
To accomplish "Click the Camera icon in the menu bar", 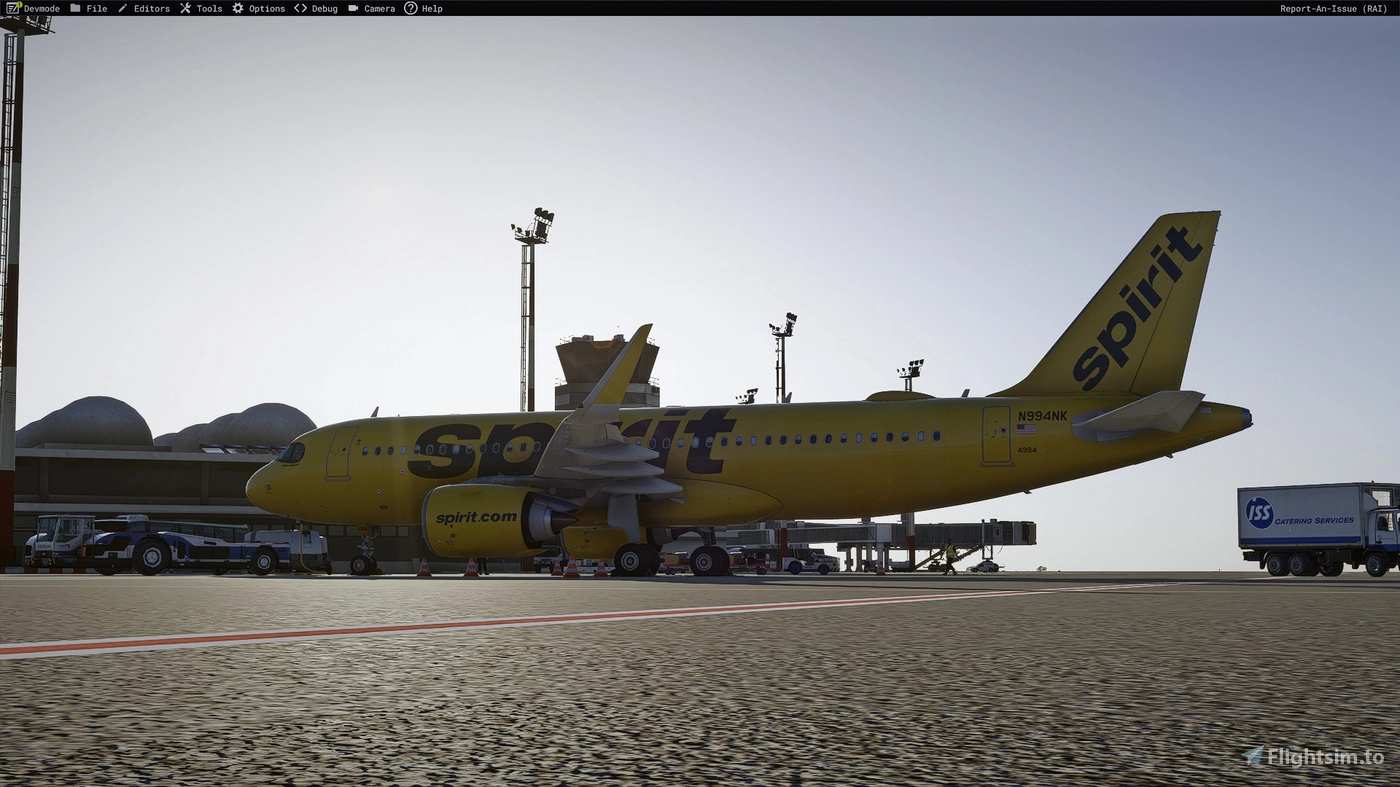I will point(353,8).
